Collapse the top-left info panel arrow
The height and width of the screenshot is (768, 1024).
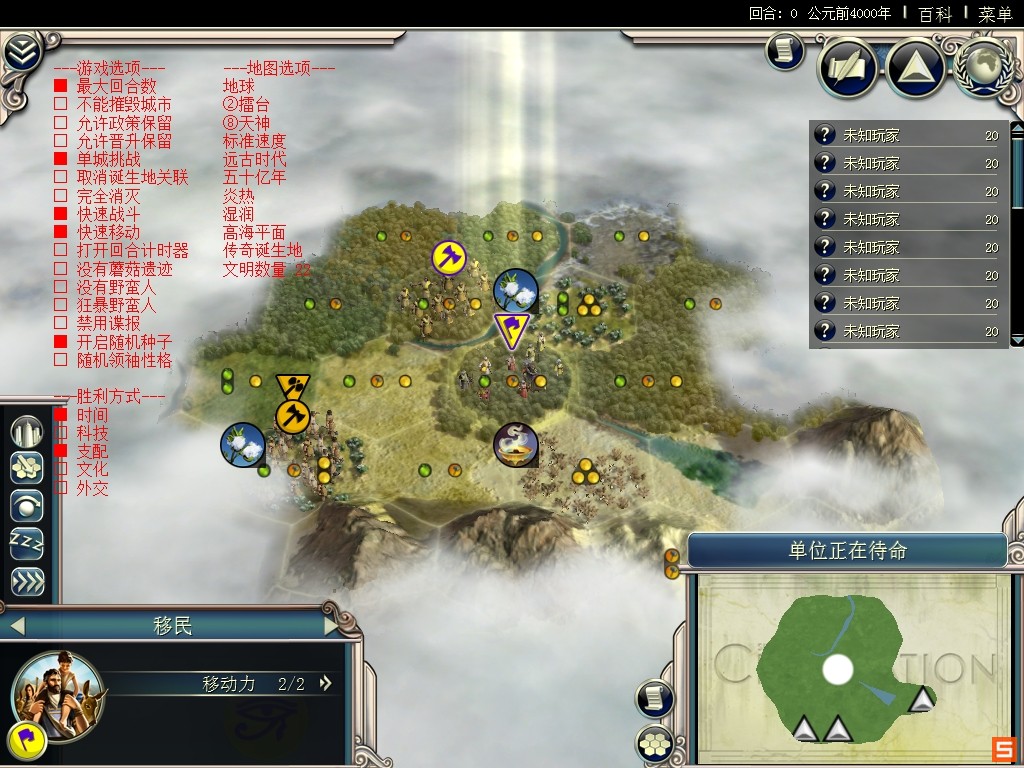(21, 52)
